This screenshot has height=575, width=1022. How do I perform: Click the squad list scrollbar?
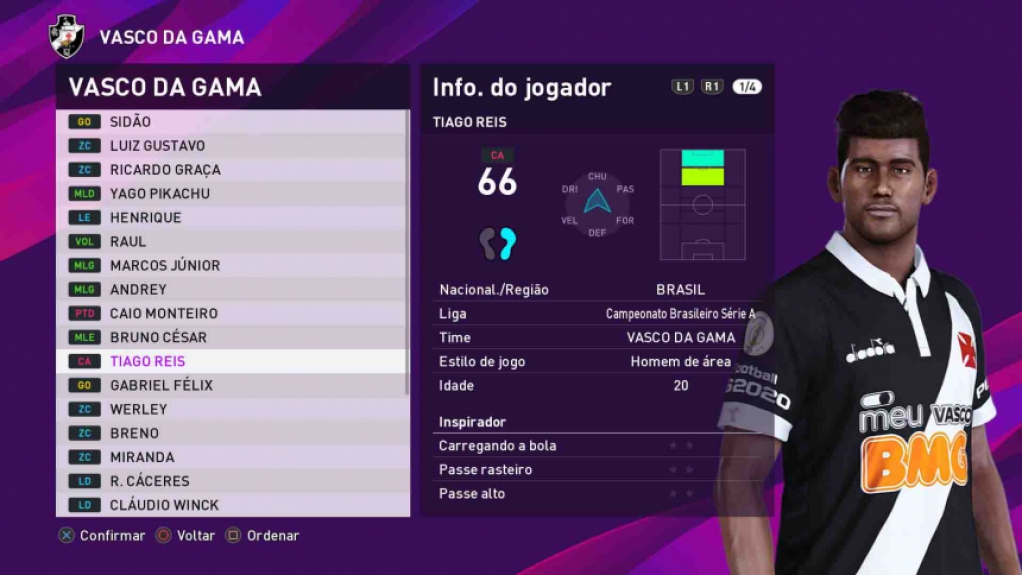coord(407,250)
